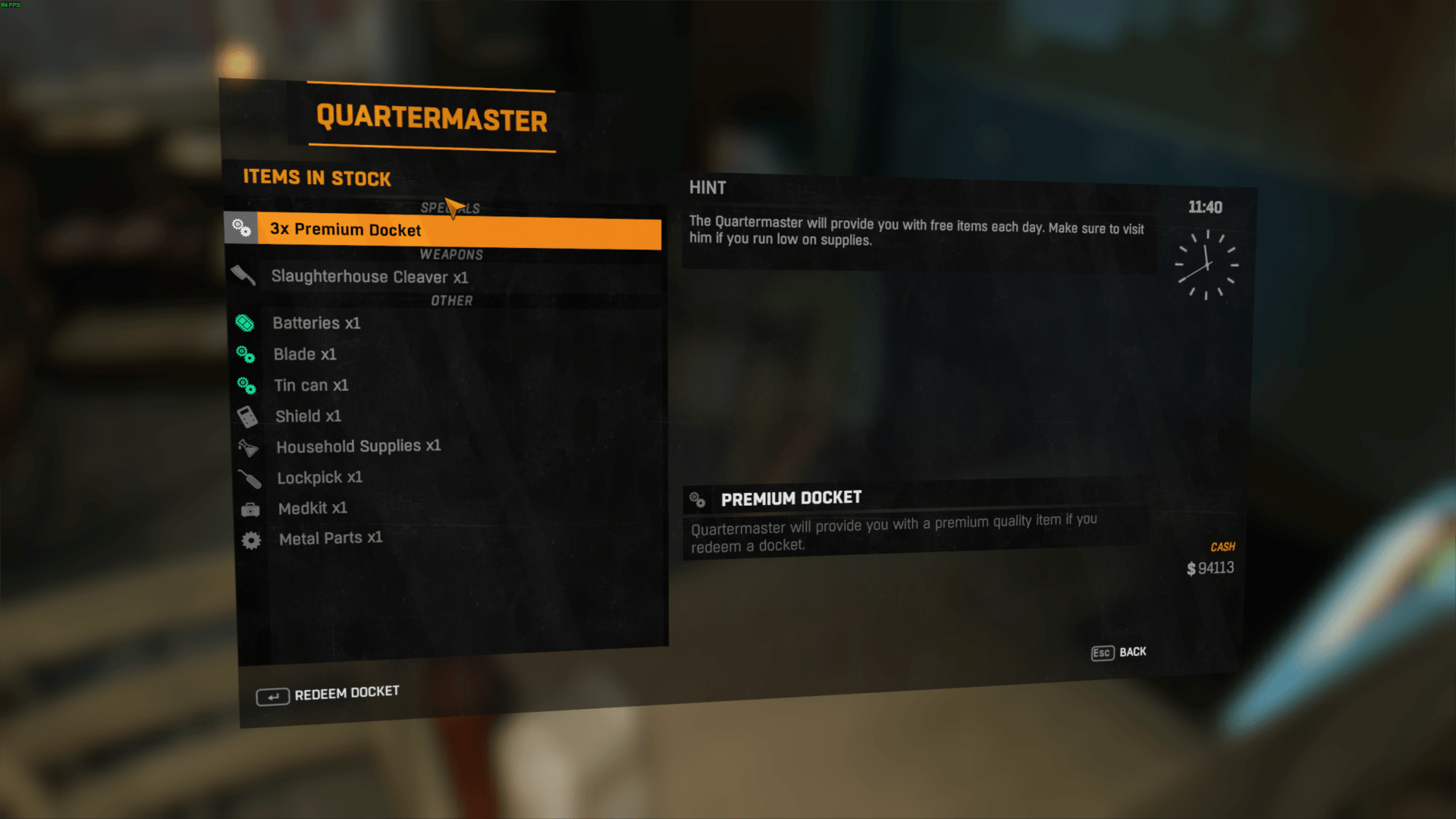Select the ITEMS IN STOCK heading
The image size is (1456, 819).
316,177
